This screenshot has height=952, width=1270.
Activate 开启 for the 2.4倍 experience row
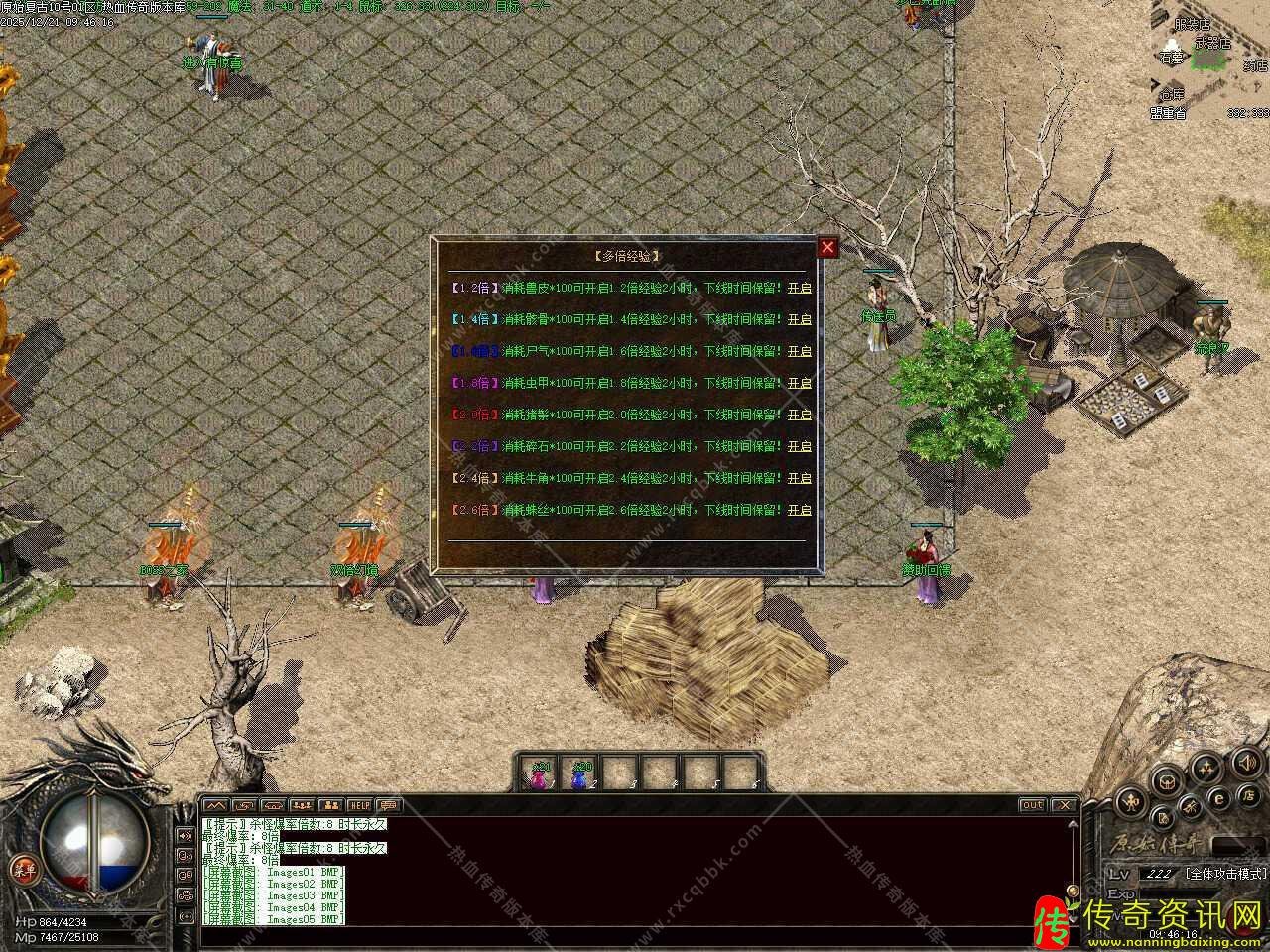pyautogui.click(x=799, y=478)
